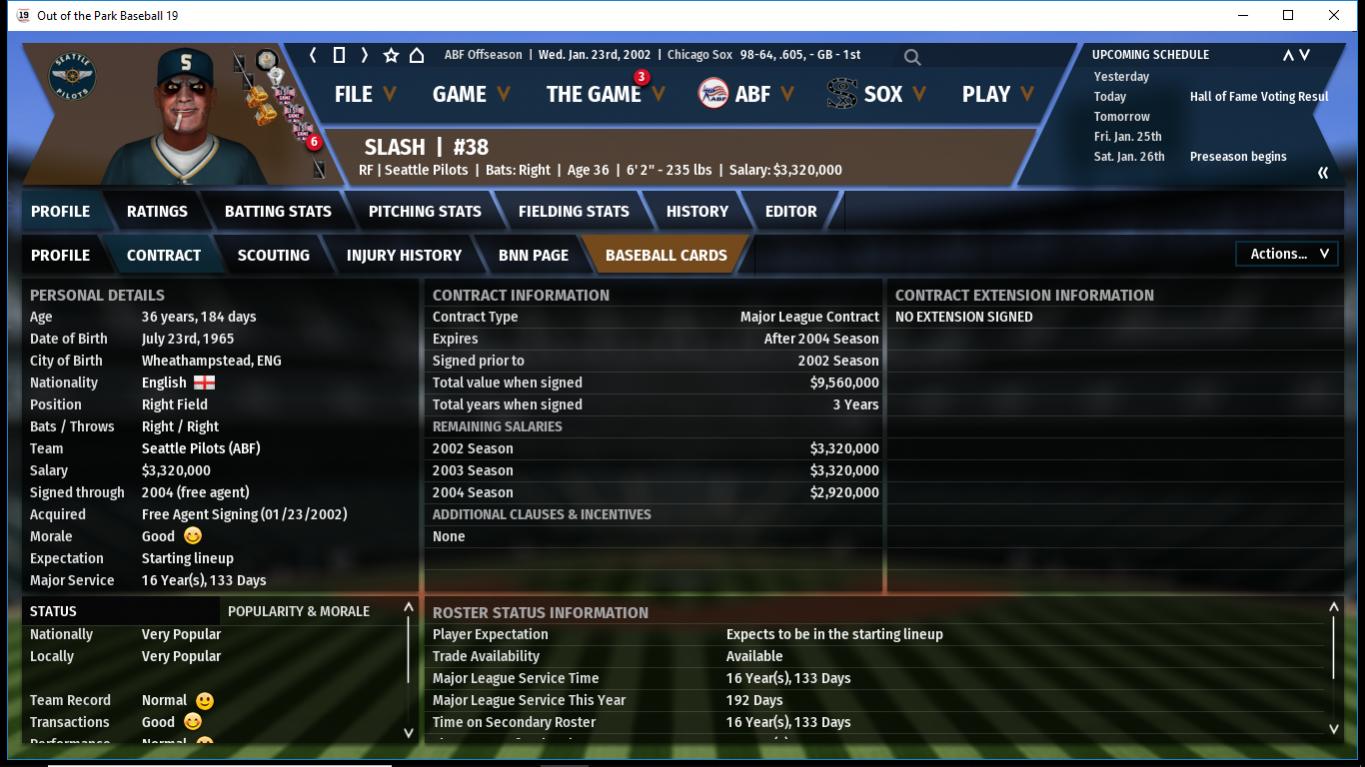The width and height of the screenshot is (1365, 767).
Task: Switch to the BATTING STATS tab
Action: [278, 211]
